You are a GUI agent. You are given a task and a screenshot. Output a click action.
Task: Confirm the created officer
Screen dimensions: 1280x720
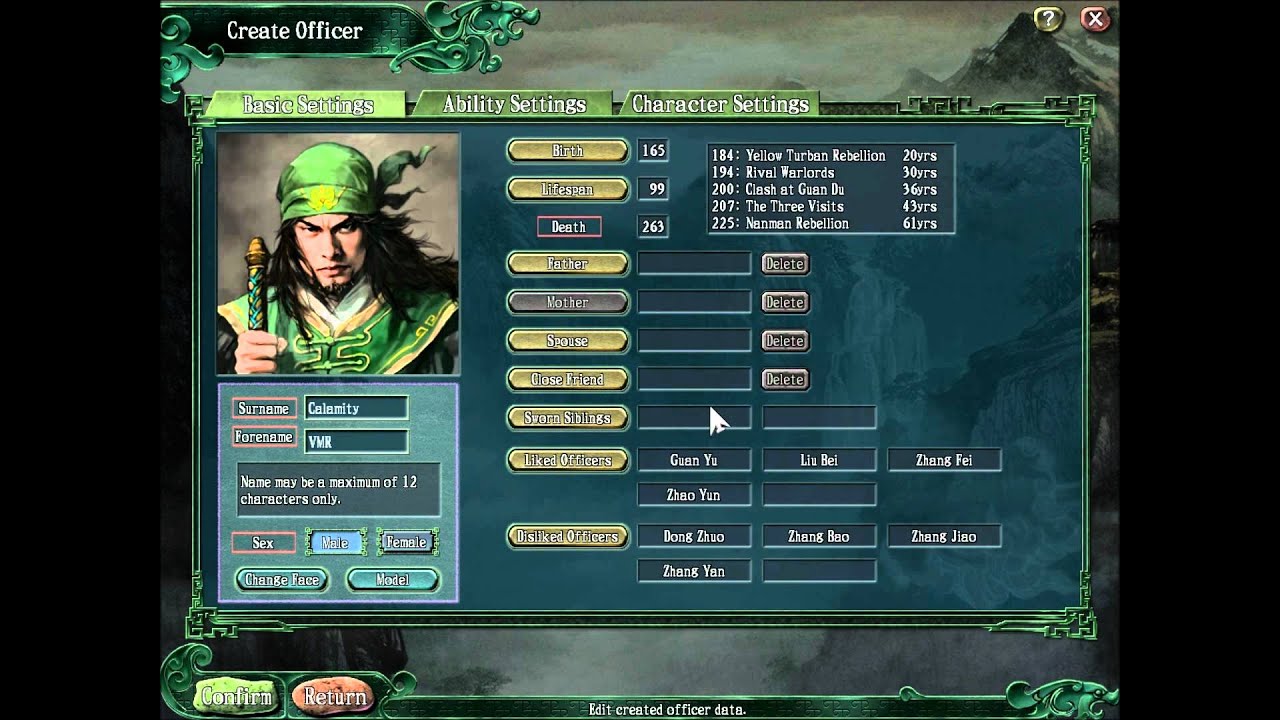(236, 696)
